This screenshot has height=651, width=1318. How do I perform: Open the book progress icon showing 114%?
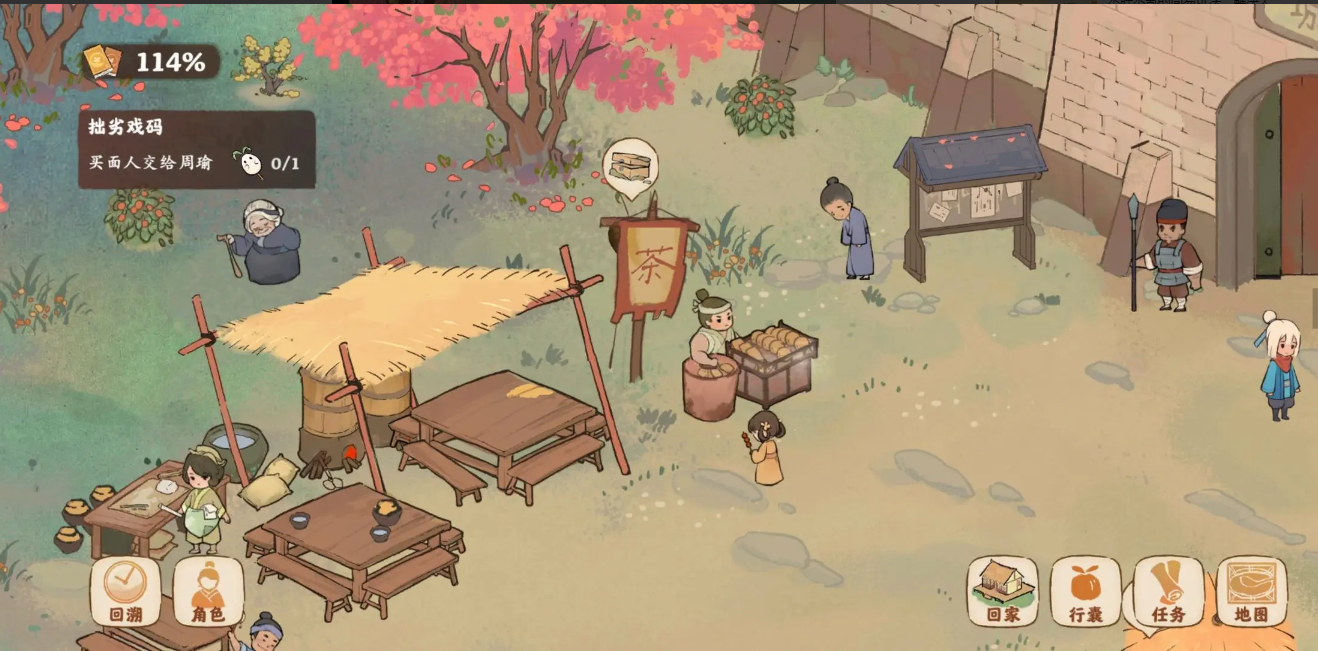click(102, 62)
